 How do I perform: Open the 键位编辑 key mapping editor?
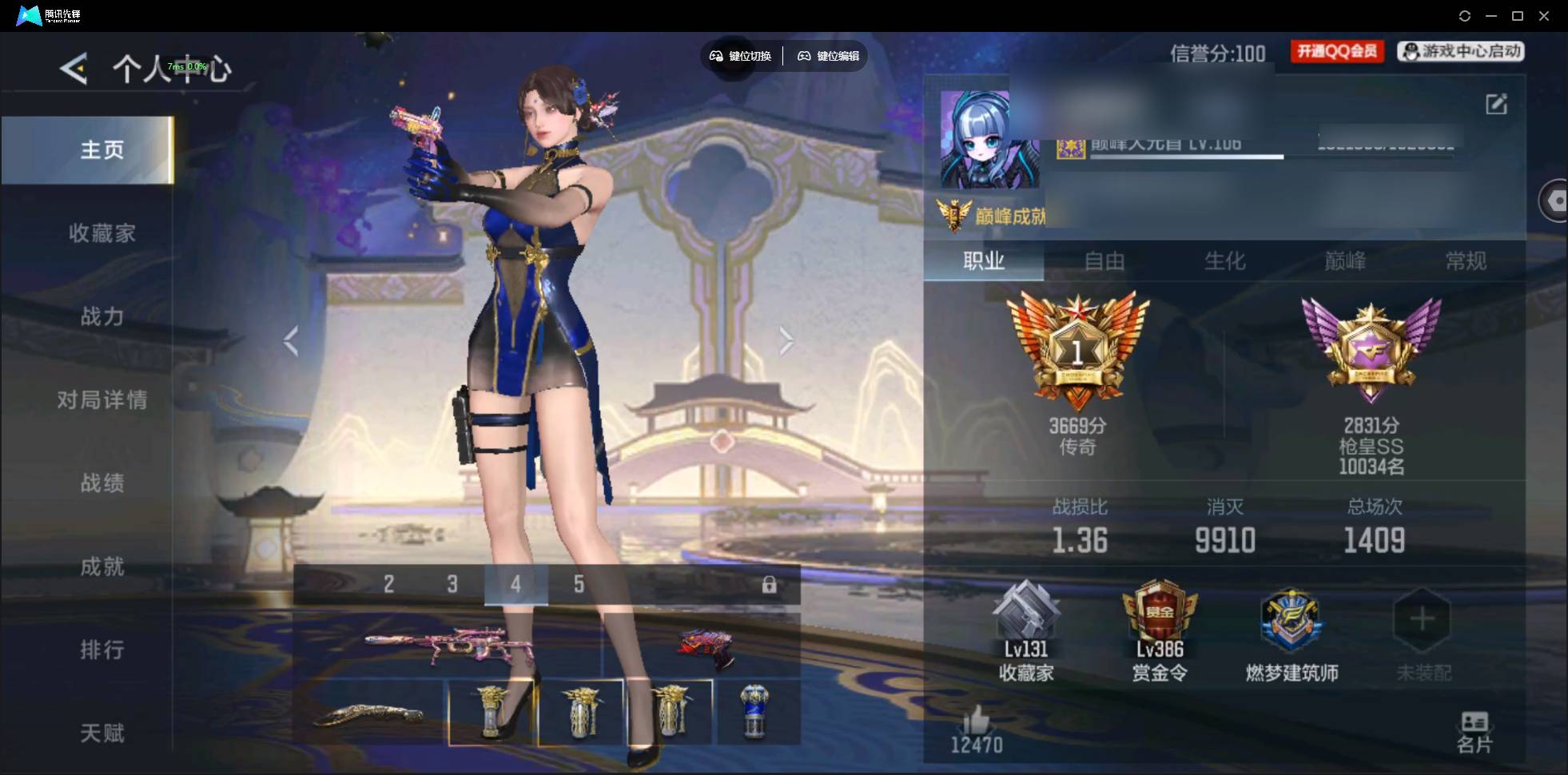[x=829, y=56]
